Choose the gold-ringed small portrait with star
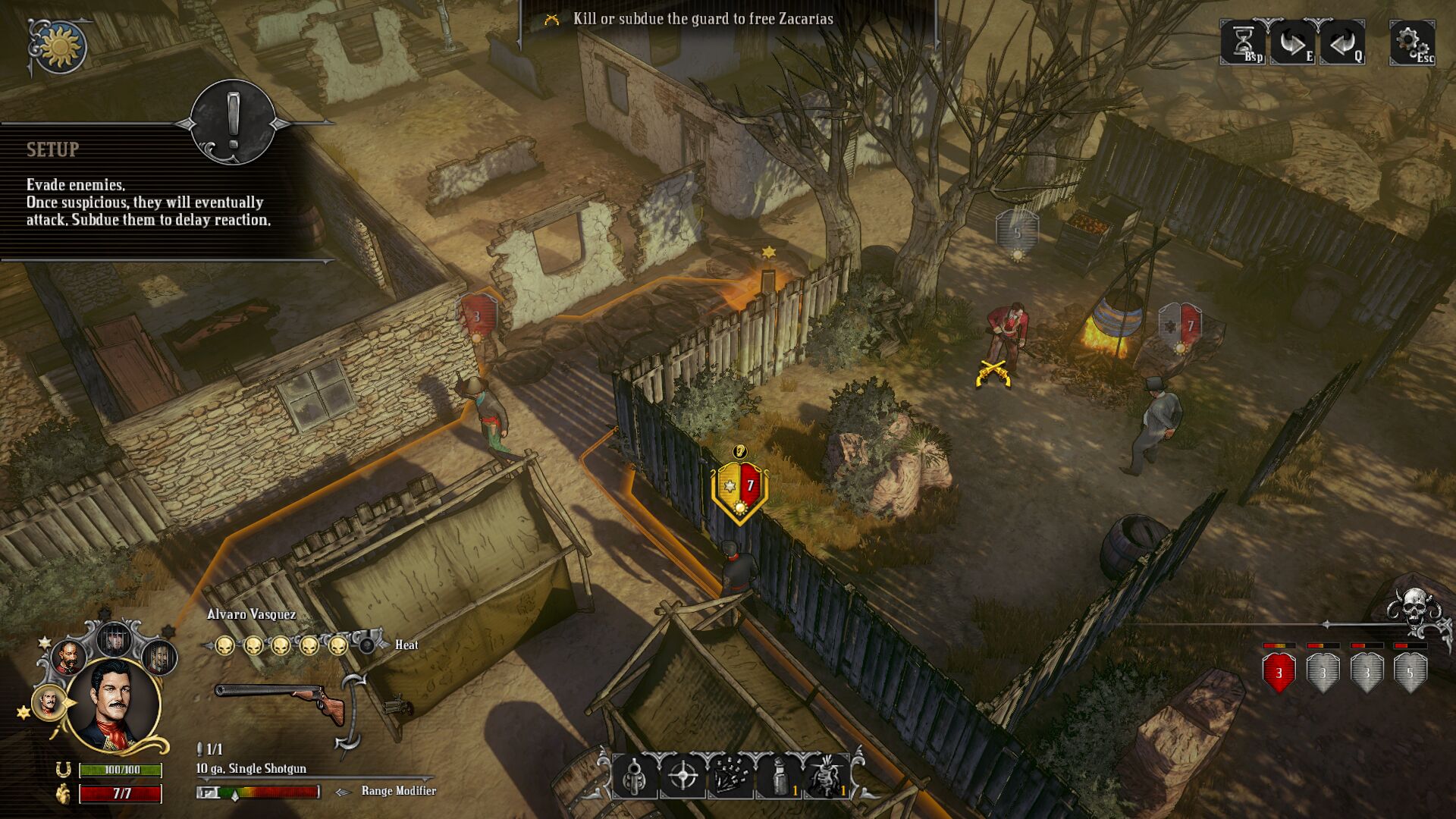Image resolution: width=1456 pixels, height=819 pixels. click(x=48, y=703)
